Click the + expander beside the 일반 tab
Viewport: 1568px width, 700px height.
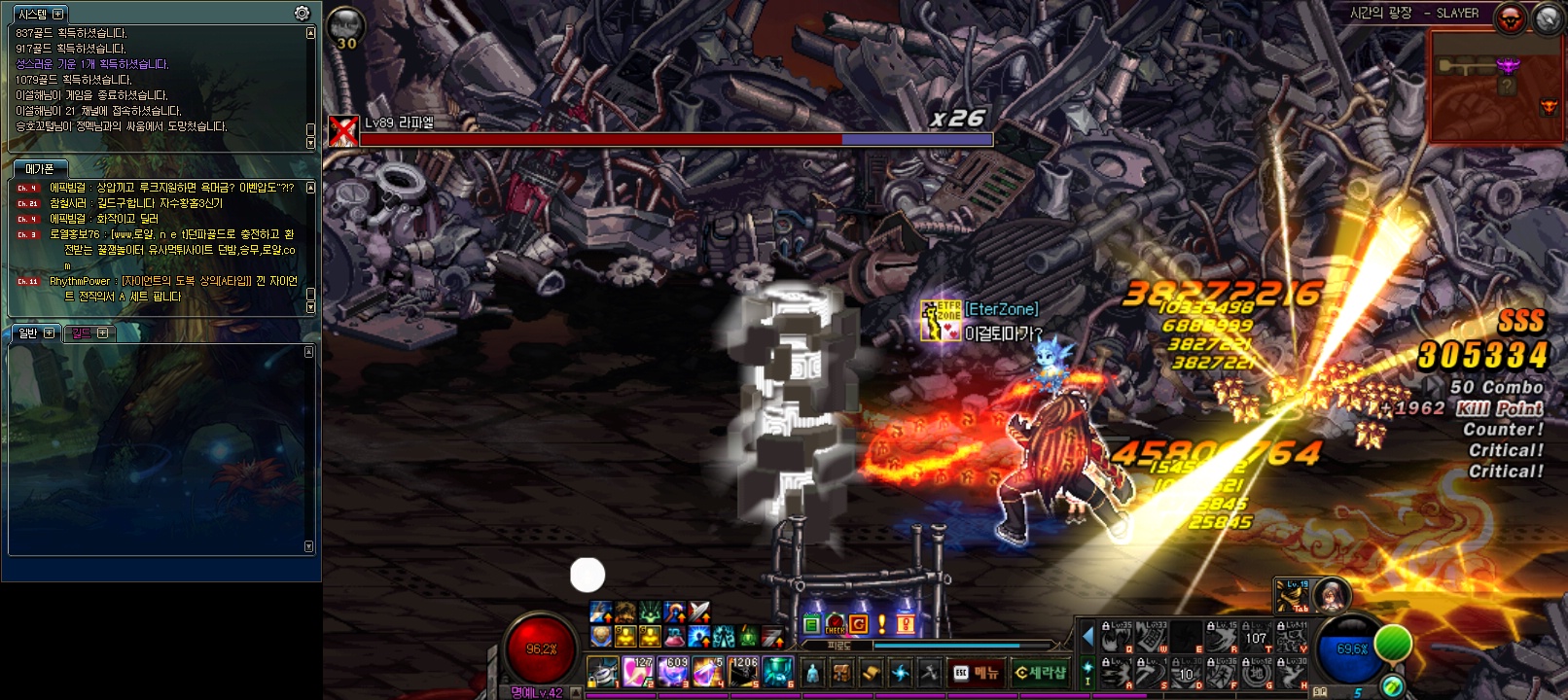[x=48, y=332]
